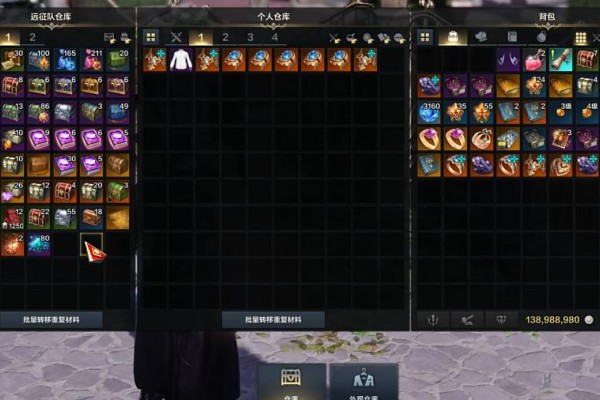
Task: Select the blue crystal stack of 80
Action: (40, 243)
